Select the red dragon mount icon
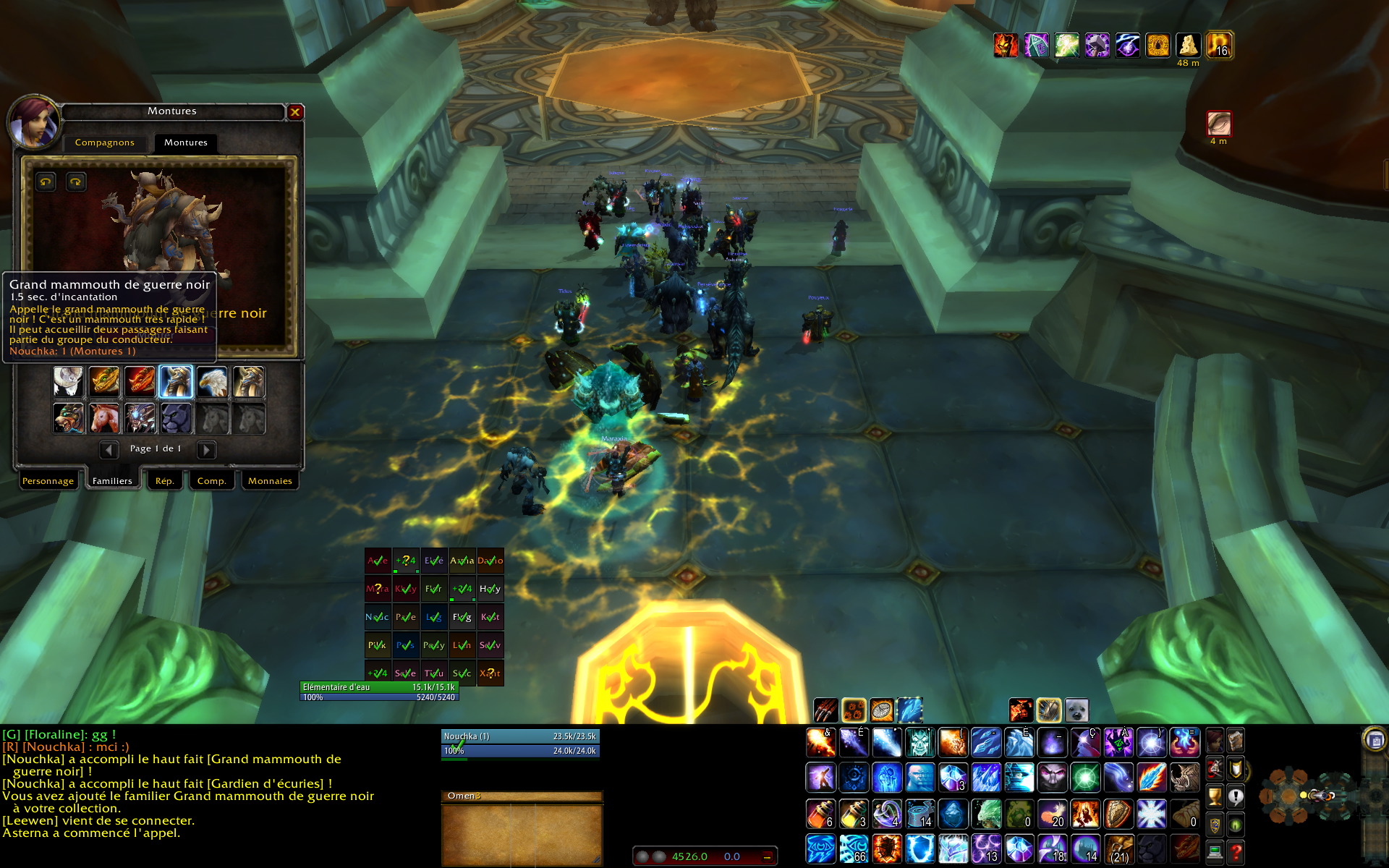 click(140, 382)
